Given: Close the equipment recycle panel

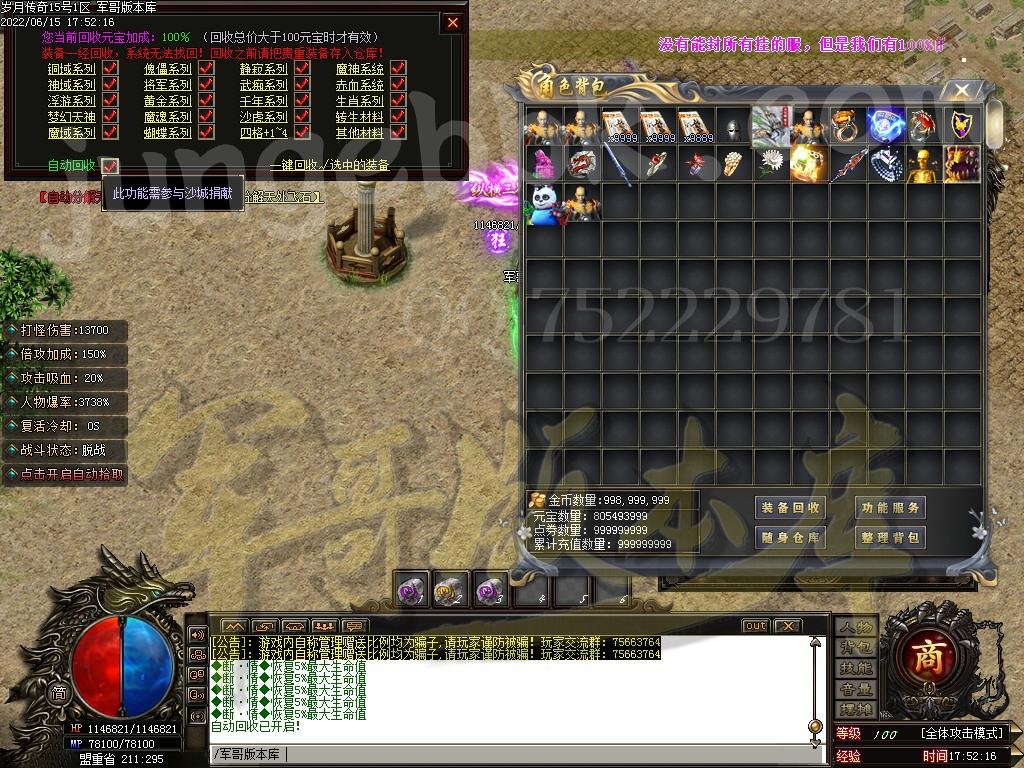Looking at the screenshot, I should [453, 22].
